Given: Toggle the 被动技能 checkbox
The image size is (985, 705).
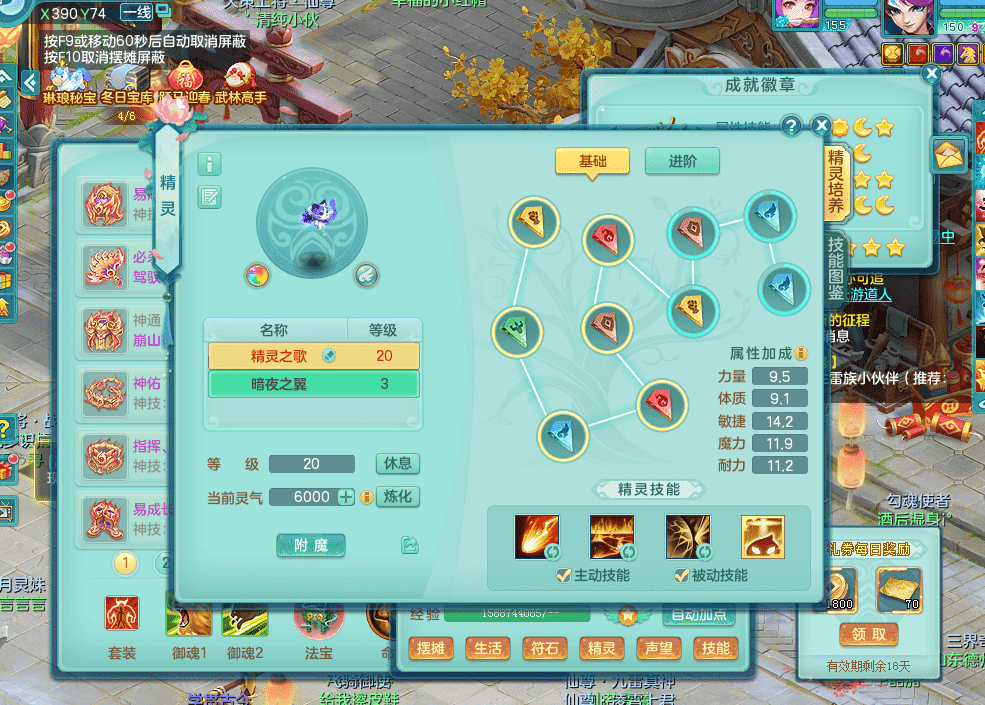Looking at the screenshot, I should pyautogui.click(x=682, y=575).
